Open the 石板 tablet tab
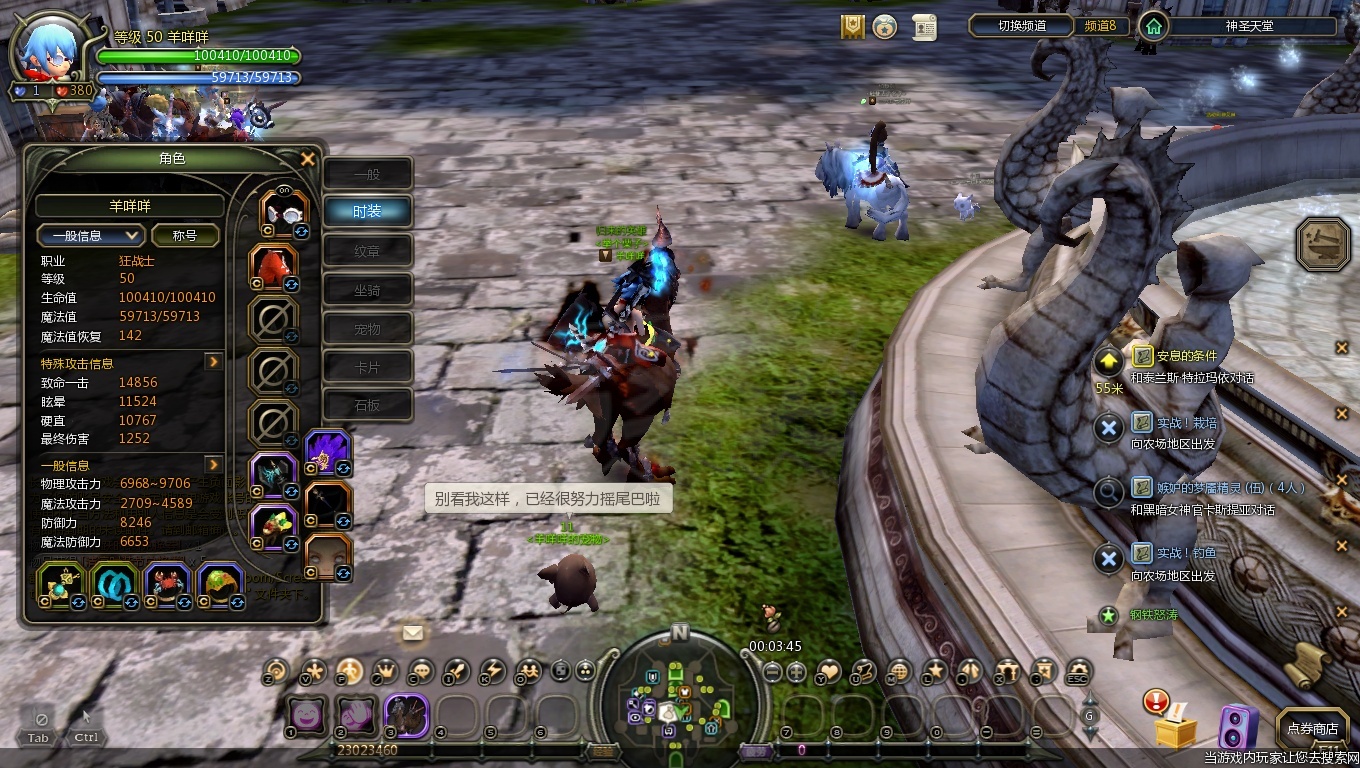 [367, 405]
